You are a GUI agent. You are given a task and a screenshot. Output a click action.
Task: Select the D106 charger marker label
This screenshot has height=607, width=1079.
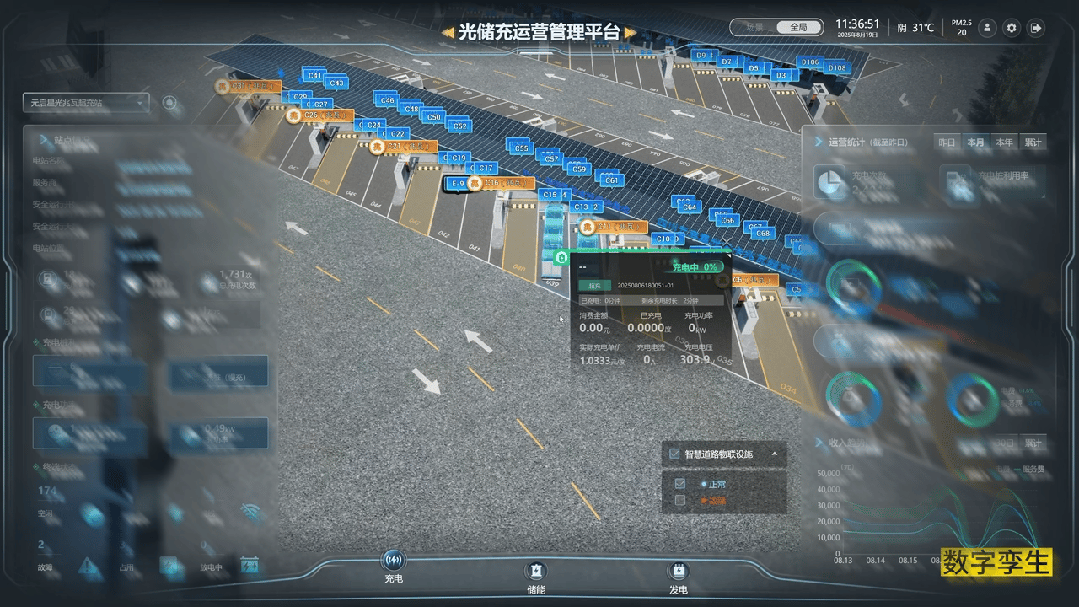pos(809,62)
